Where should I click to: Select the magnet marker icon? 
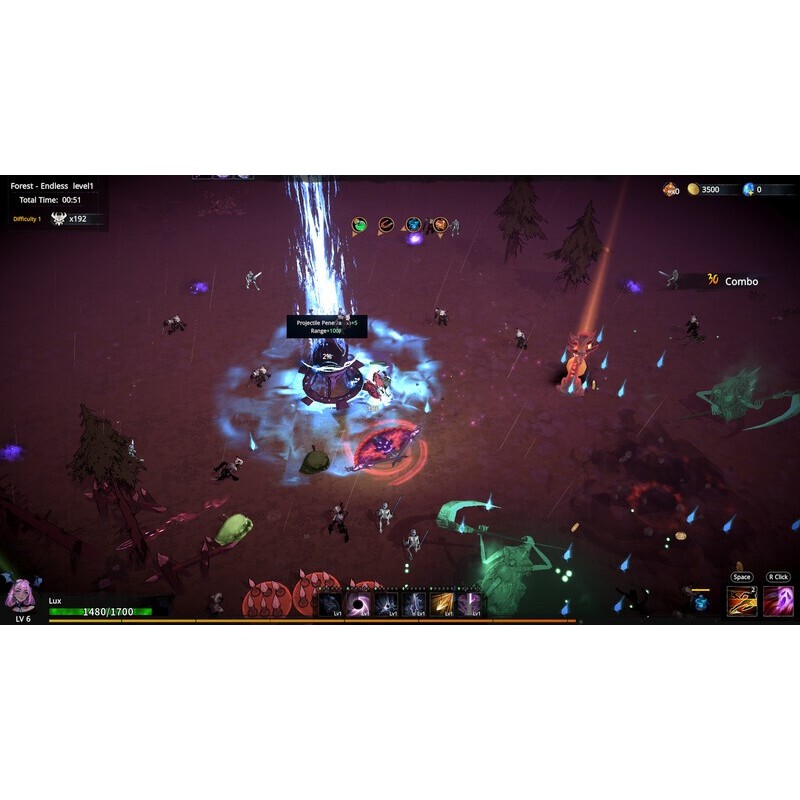pos(386,226)
